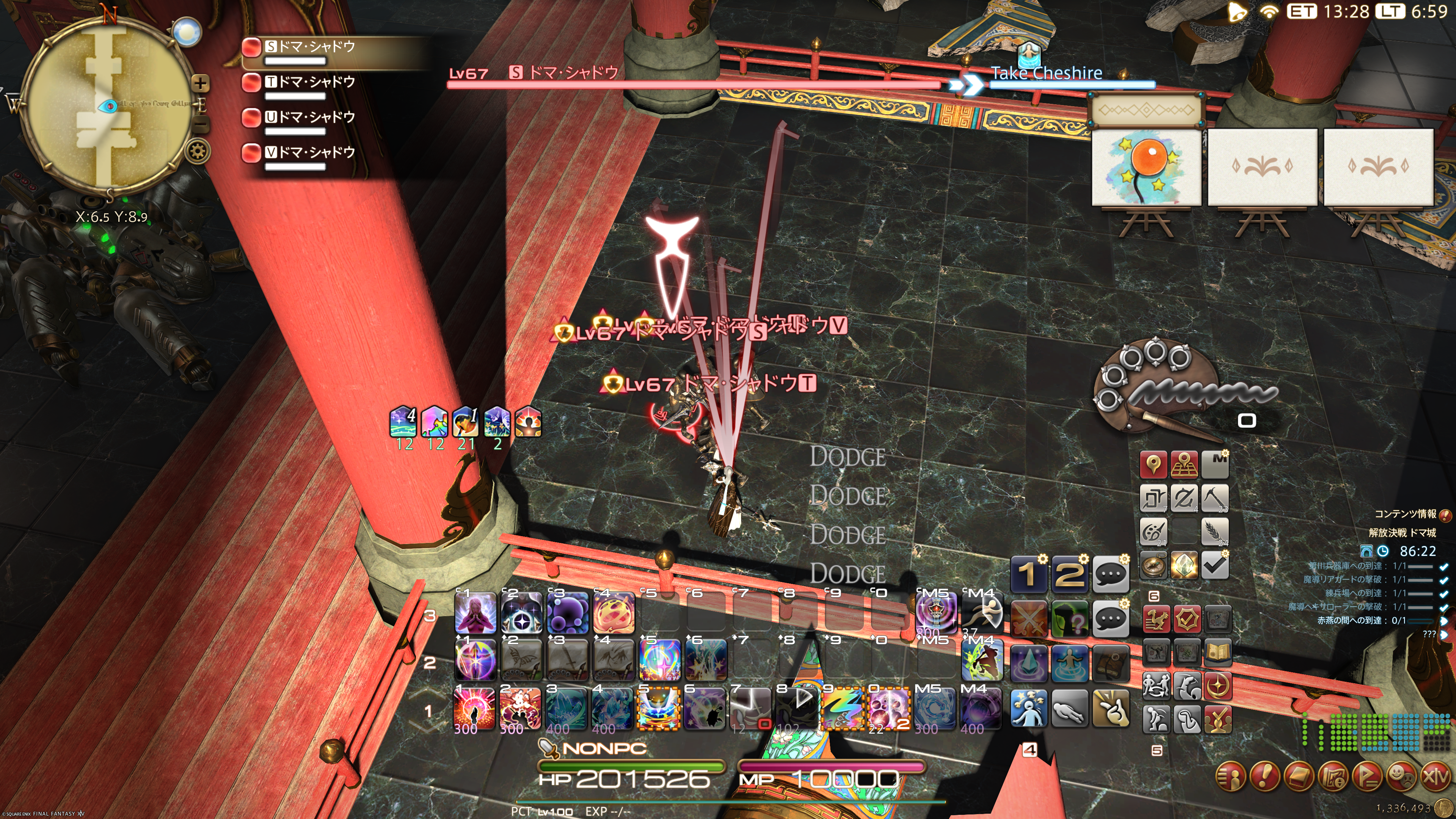Image resolution: width=1456 pixels, height=819 pixels.
Task: Open the open-book icon in the side hotbar
Action: (1218, 652)
